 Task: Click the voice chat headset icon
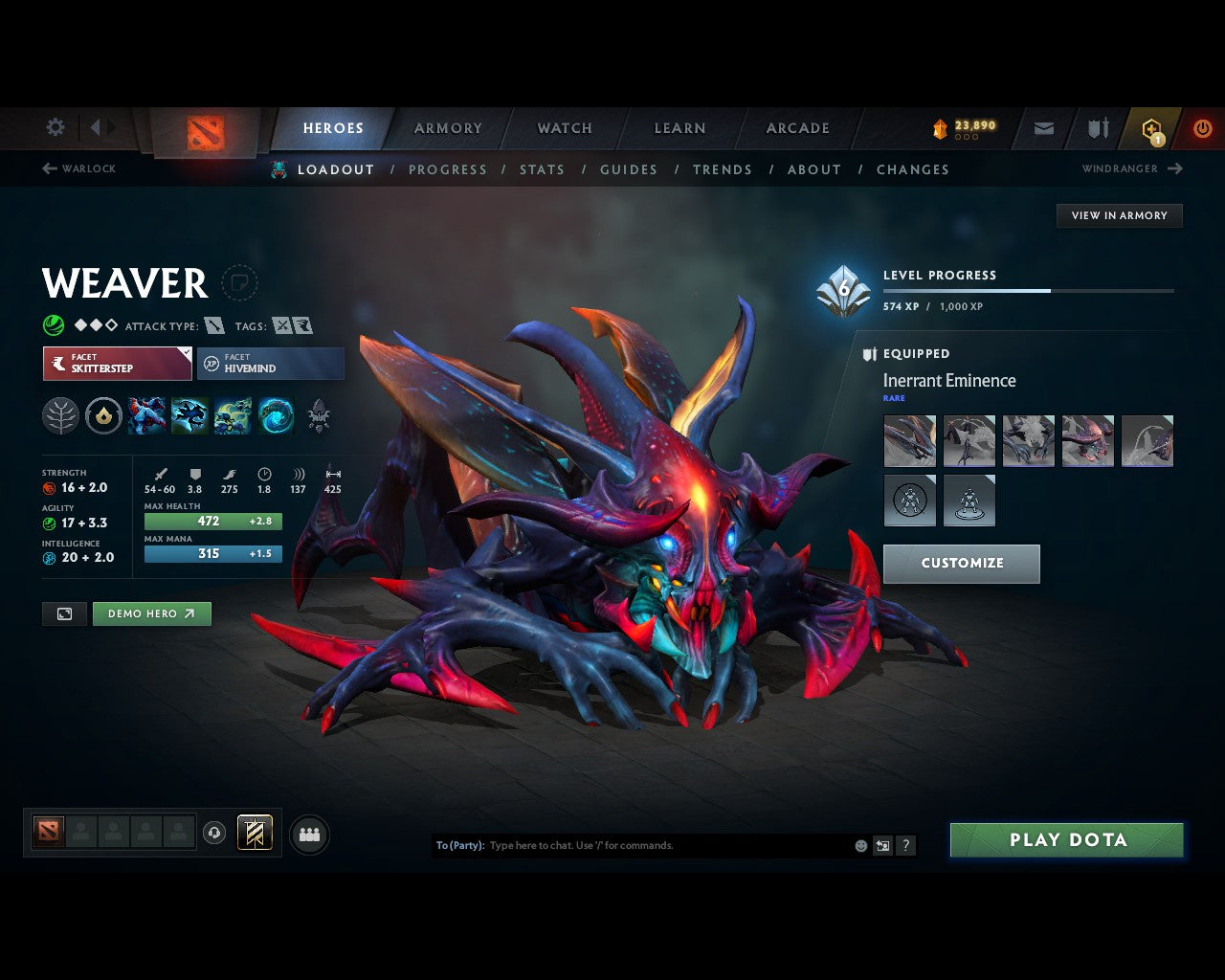coord(212,833)
